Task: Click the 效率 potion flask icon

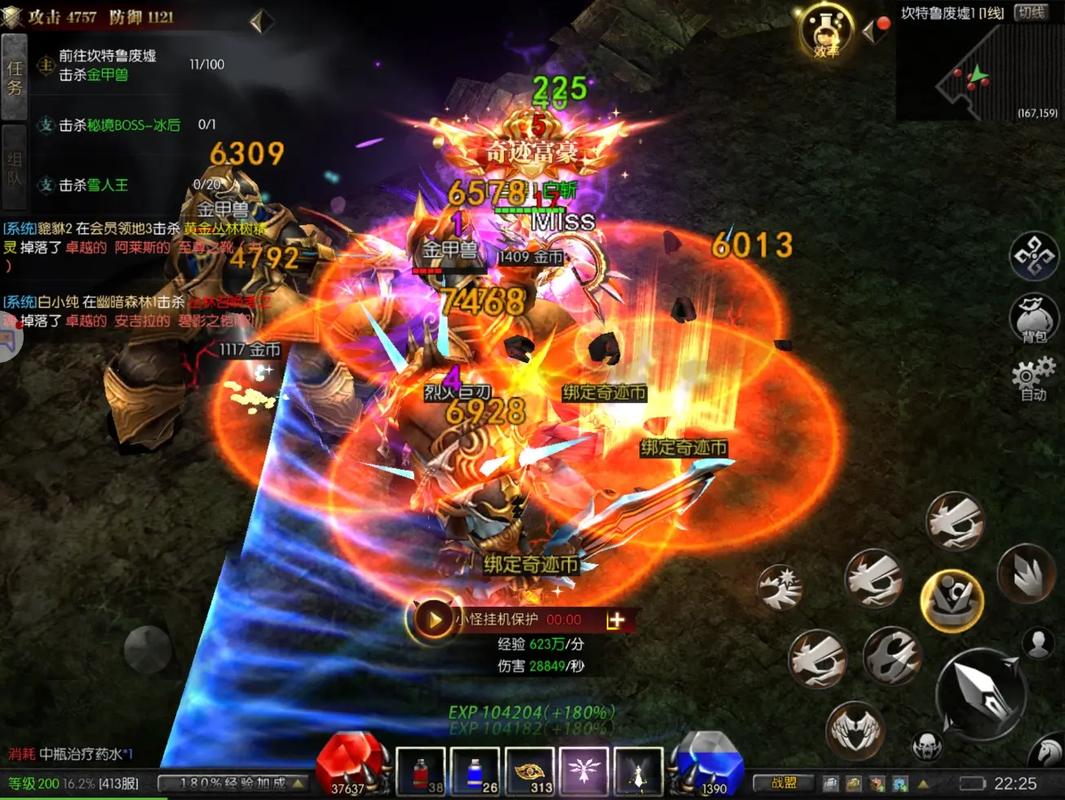Action: coord(825,32)
